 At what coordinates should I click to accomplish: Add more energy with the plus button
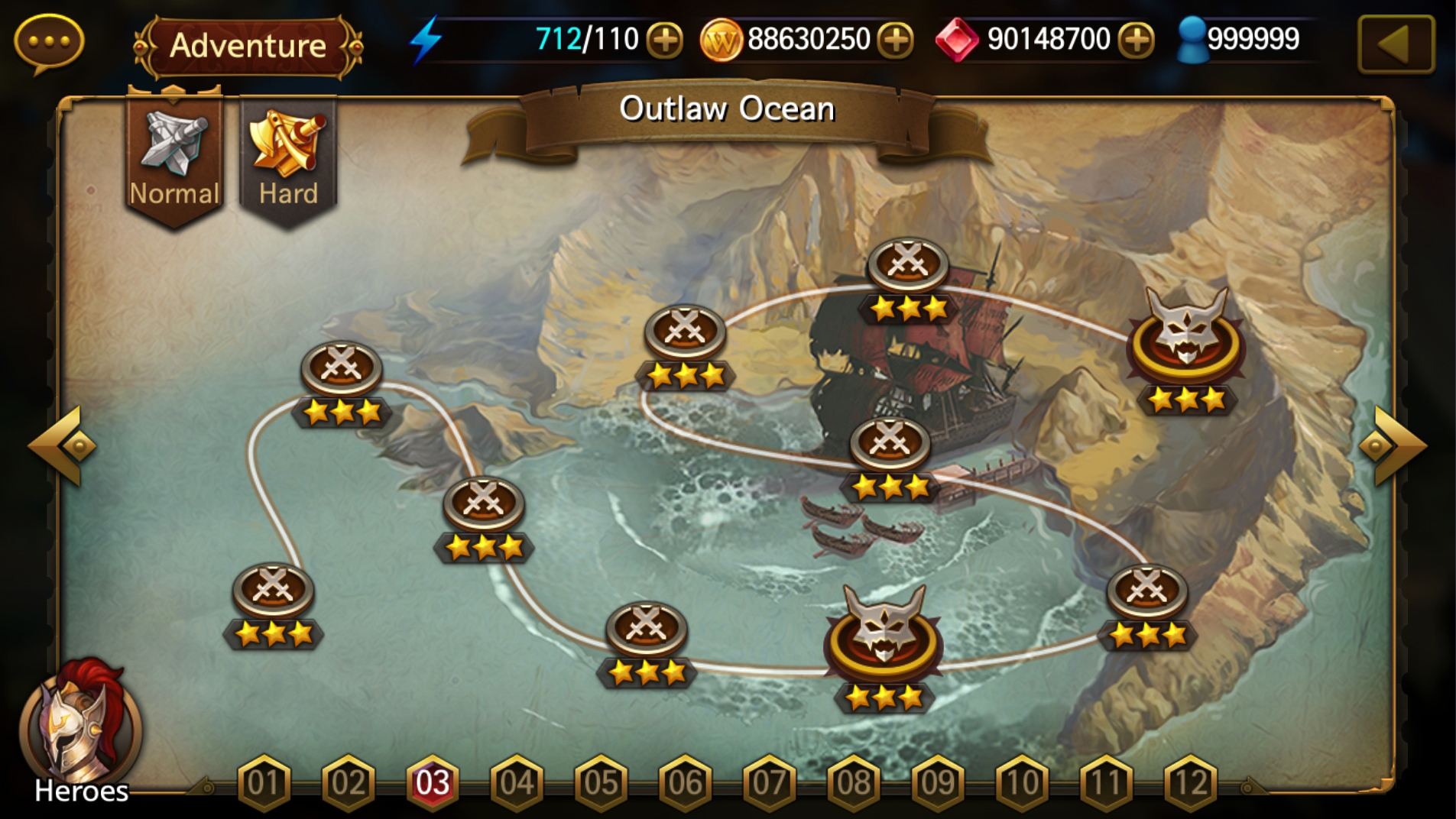(x=664, y=40)
